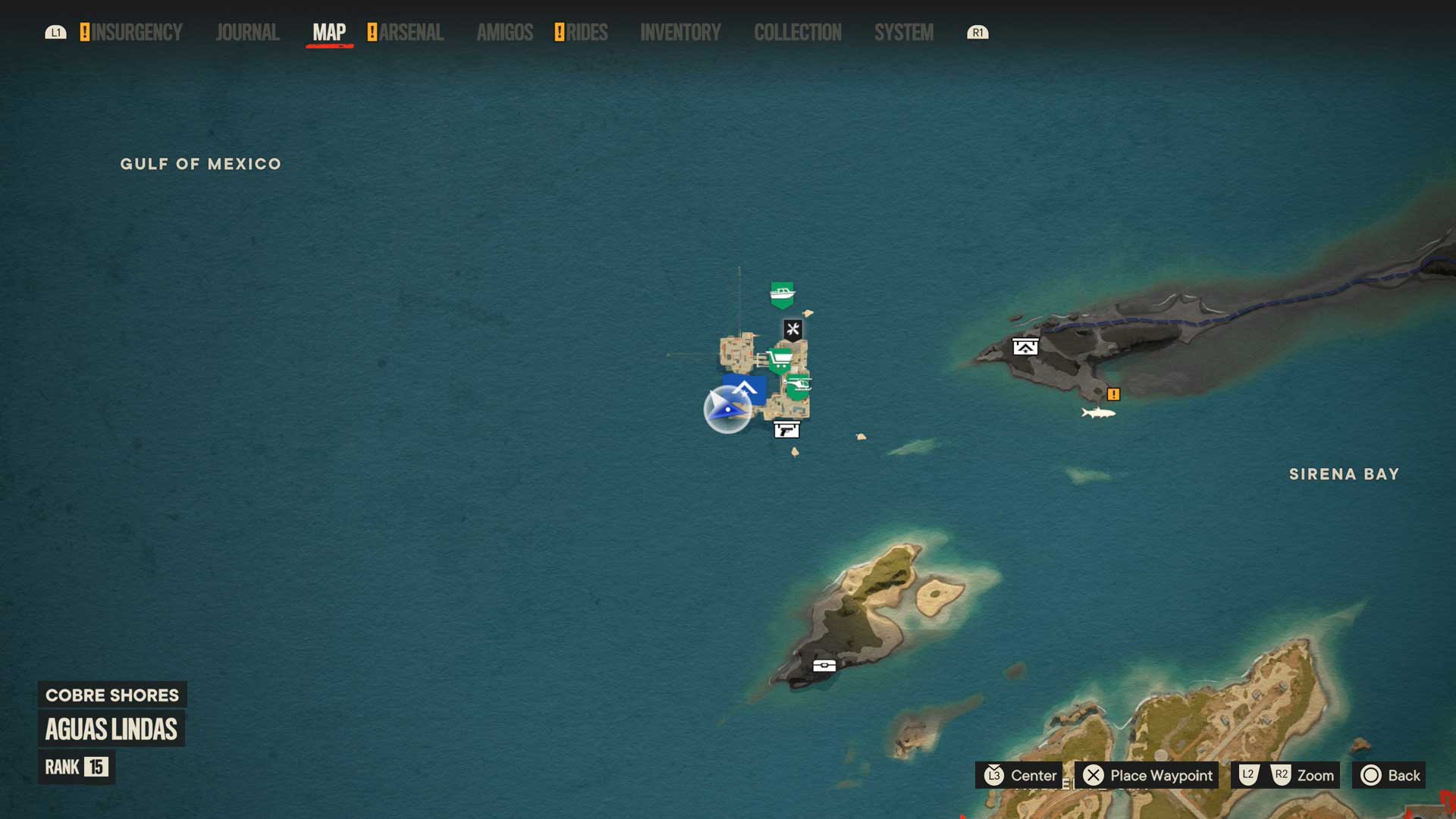The image size is (1456, 819).
Task: Click the workbench wrench marker
Action: point(792,329)
